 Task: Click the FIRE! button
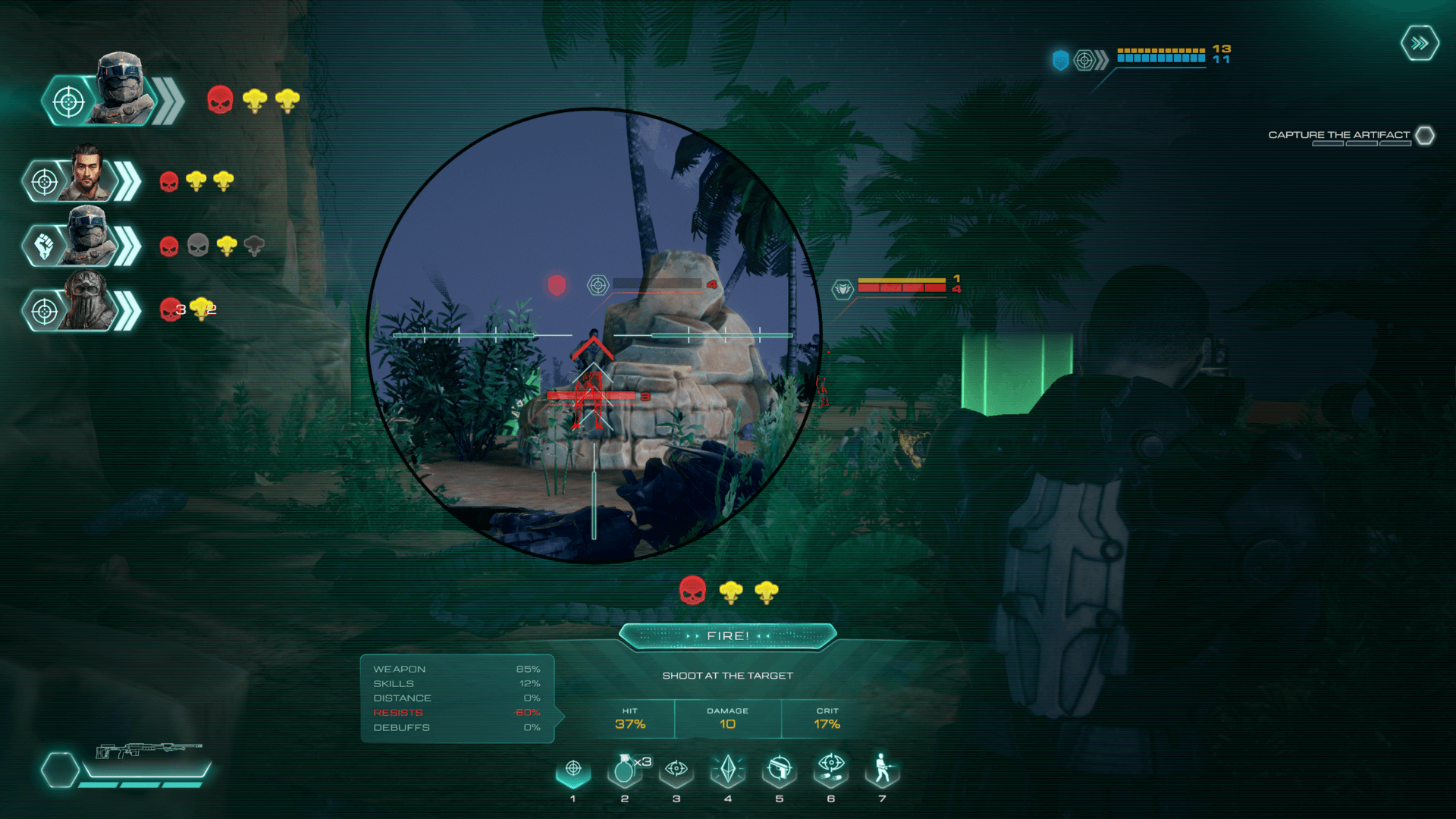tap(727, 636)
